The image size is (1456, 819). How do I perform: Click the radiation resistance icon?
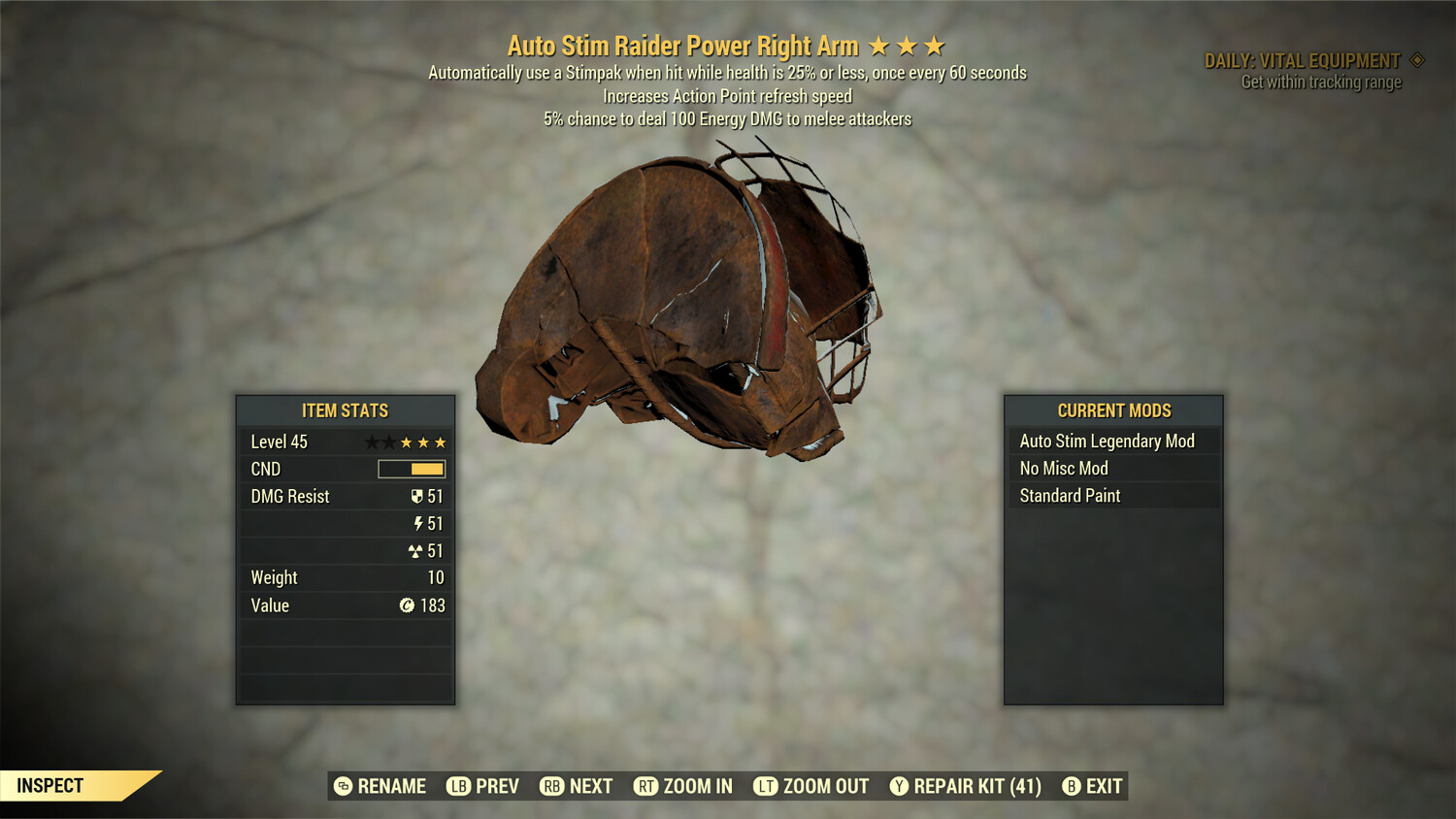coord(416,550)
